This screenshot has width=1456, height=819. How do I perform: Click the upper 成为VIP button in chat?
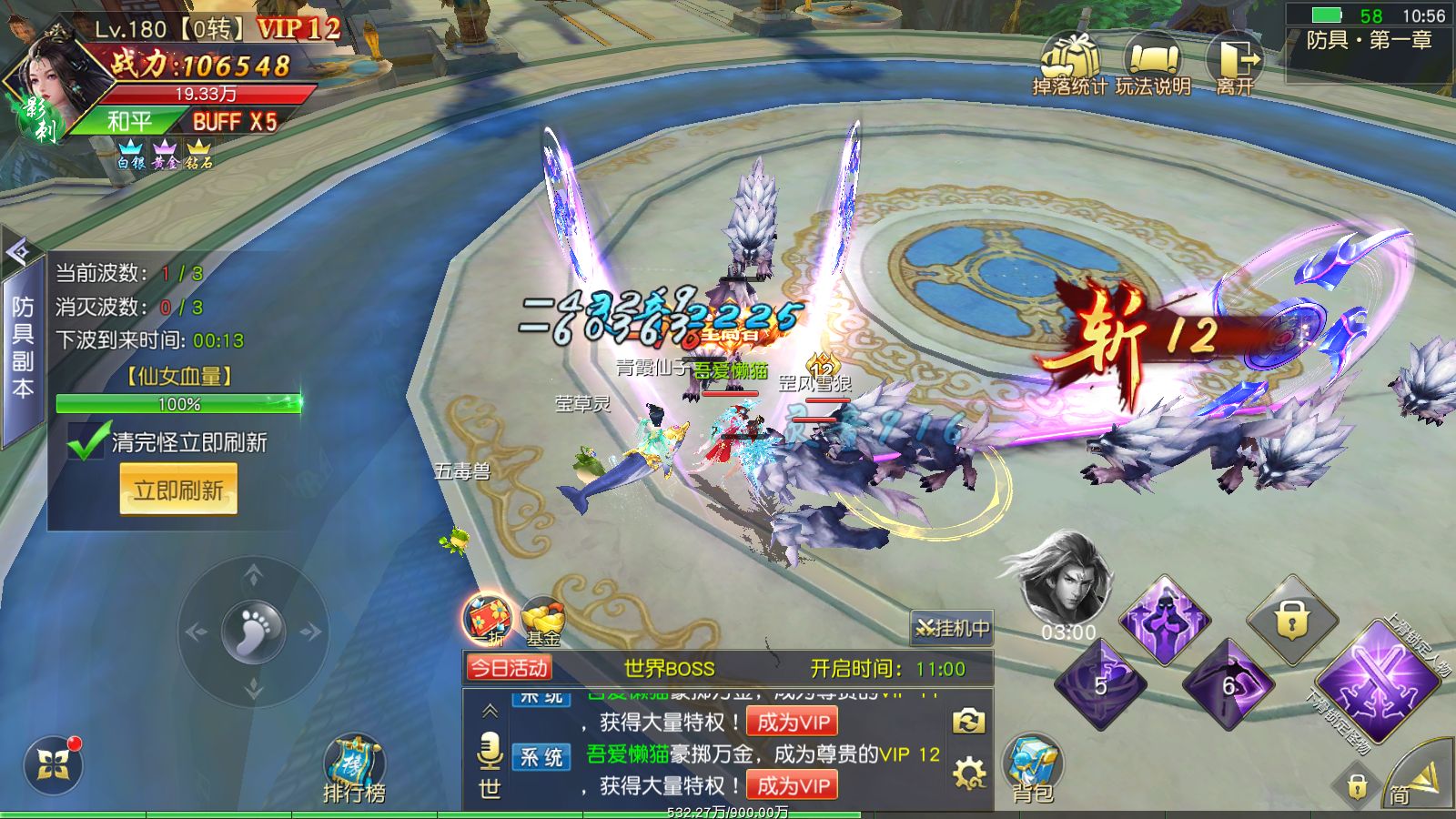(x=792, y=723)
